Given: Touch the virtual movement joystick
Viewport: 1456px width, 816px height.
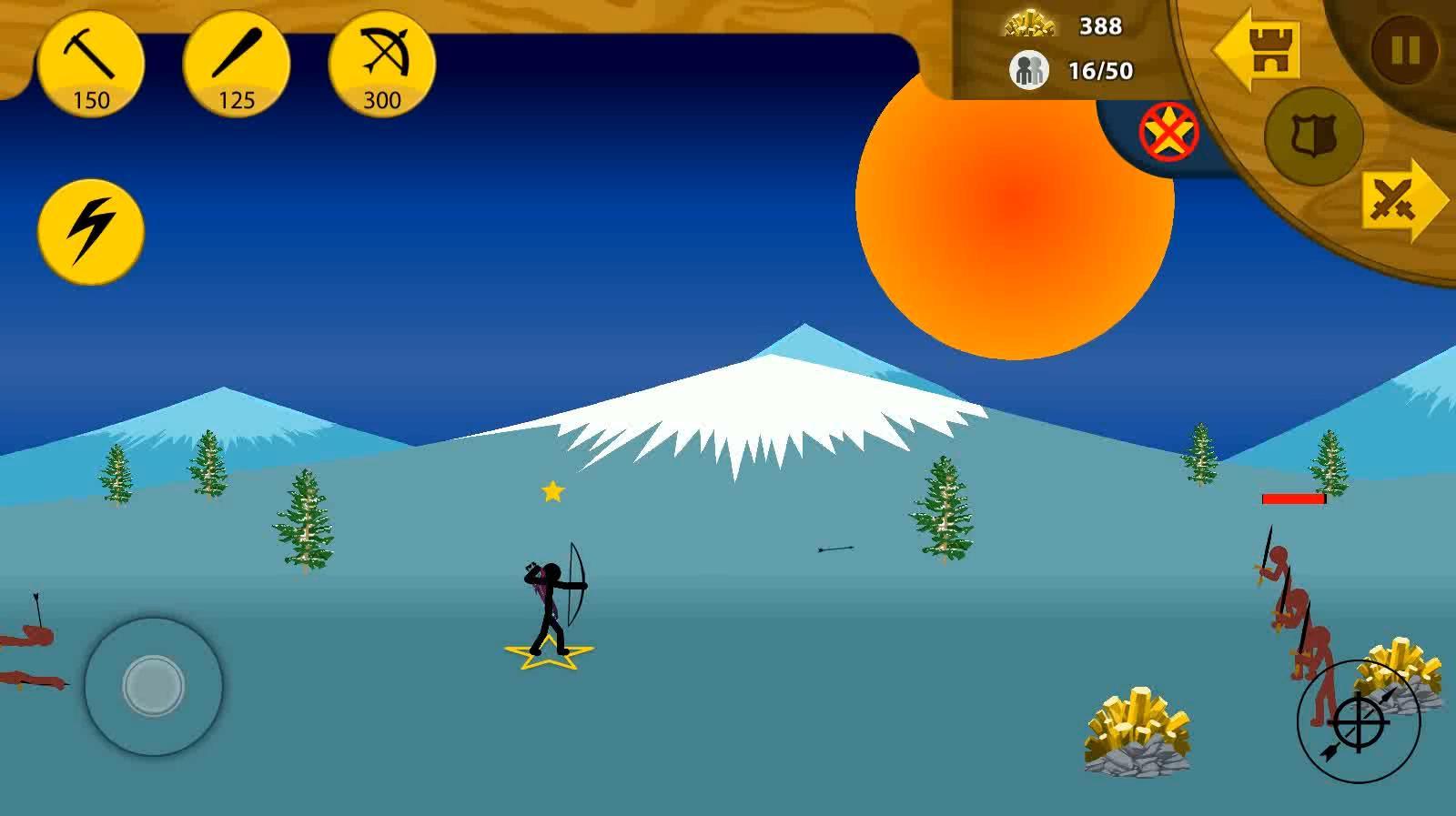Looking at the screenshot, I should click(x=154, y=685).
